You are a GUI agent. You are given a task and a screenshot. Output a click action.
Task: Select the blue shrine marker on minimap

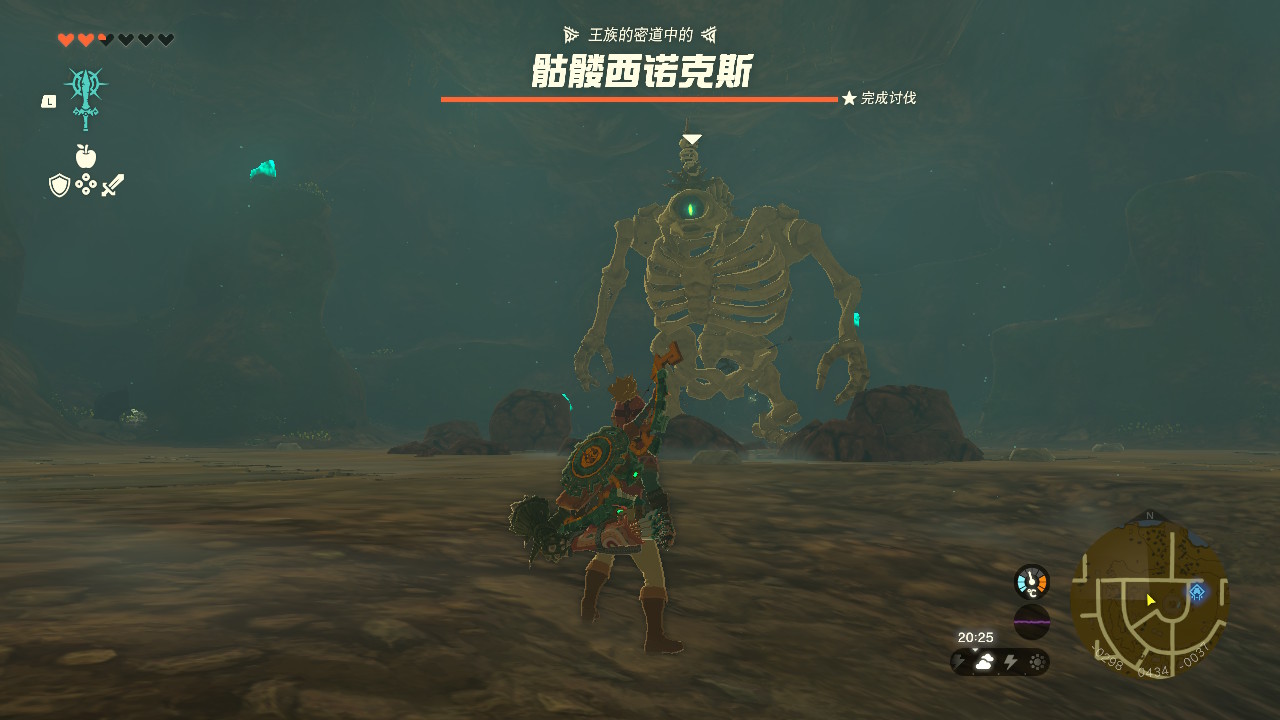click(x=1196, y=592)
